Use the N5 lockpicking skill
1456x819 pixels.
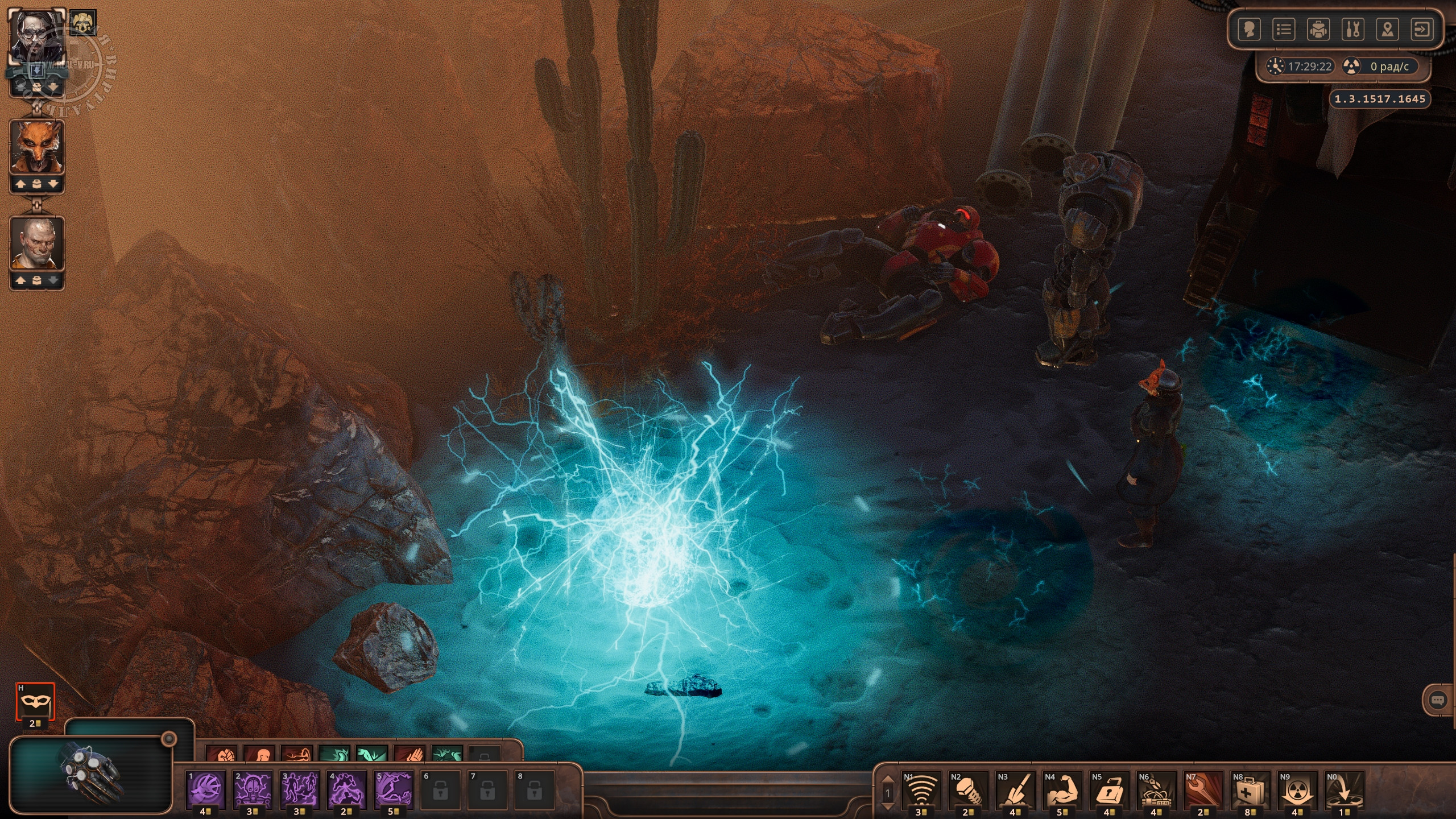[x=1109, y=790]
